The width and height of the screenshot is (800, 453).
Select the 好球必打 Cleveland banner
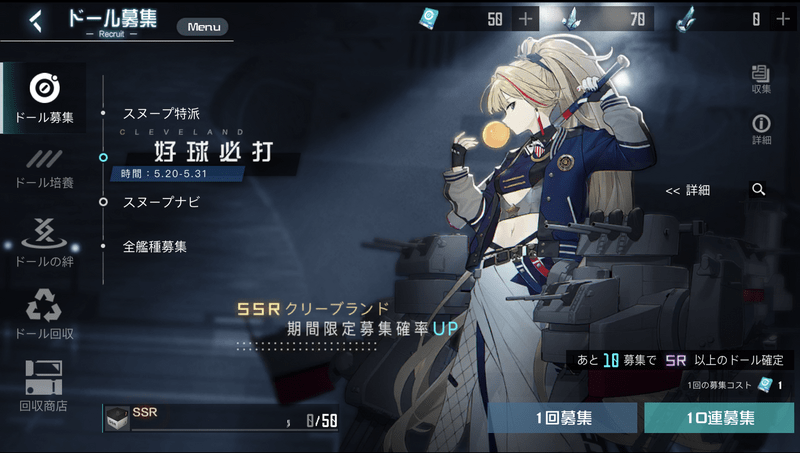pos(212,153)
